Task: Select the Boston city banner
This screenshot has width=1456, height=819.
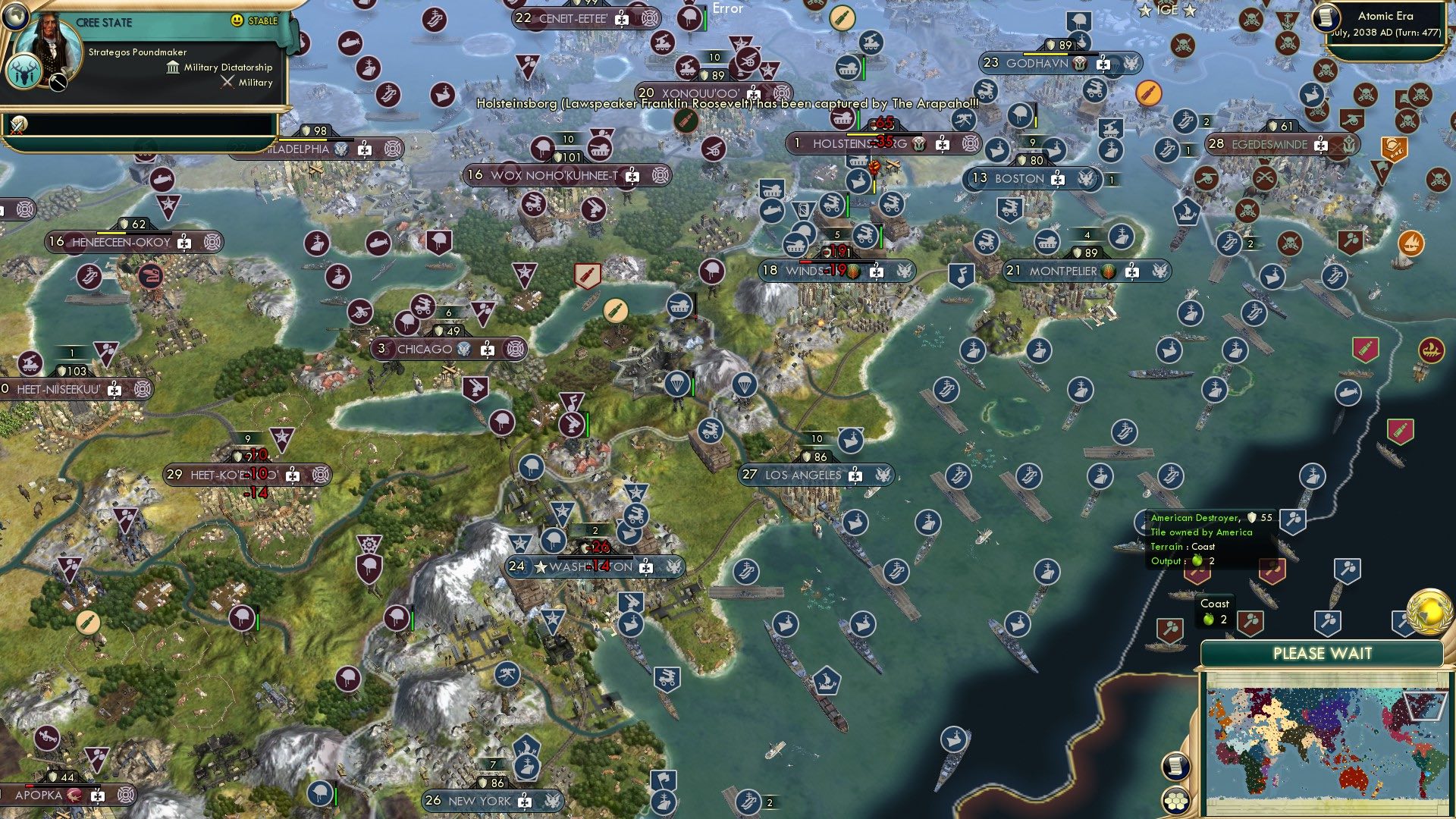Action: pyautogui.click(x=1019, y=179)
